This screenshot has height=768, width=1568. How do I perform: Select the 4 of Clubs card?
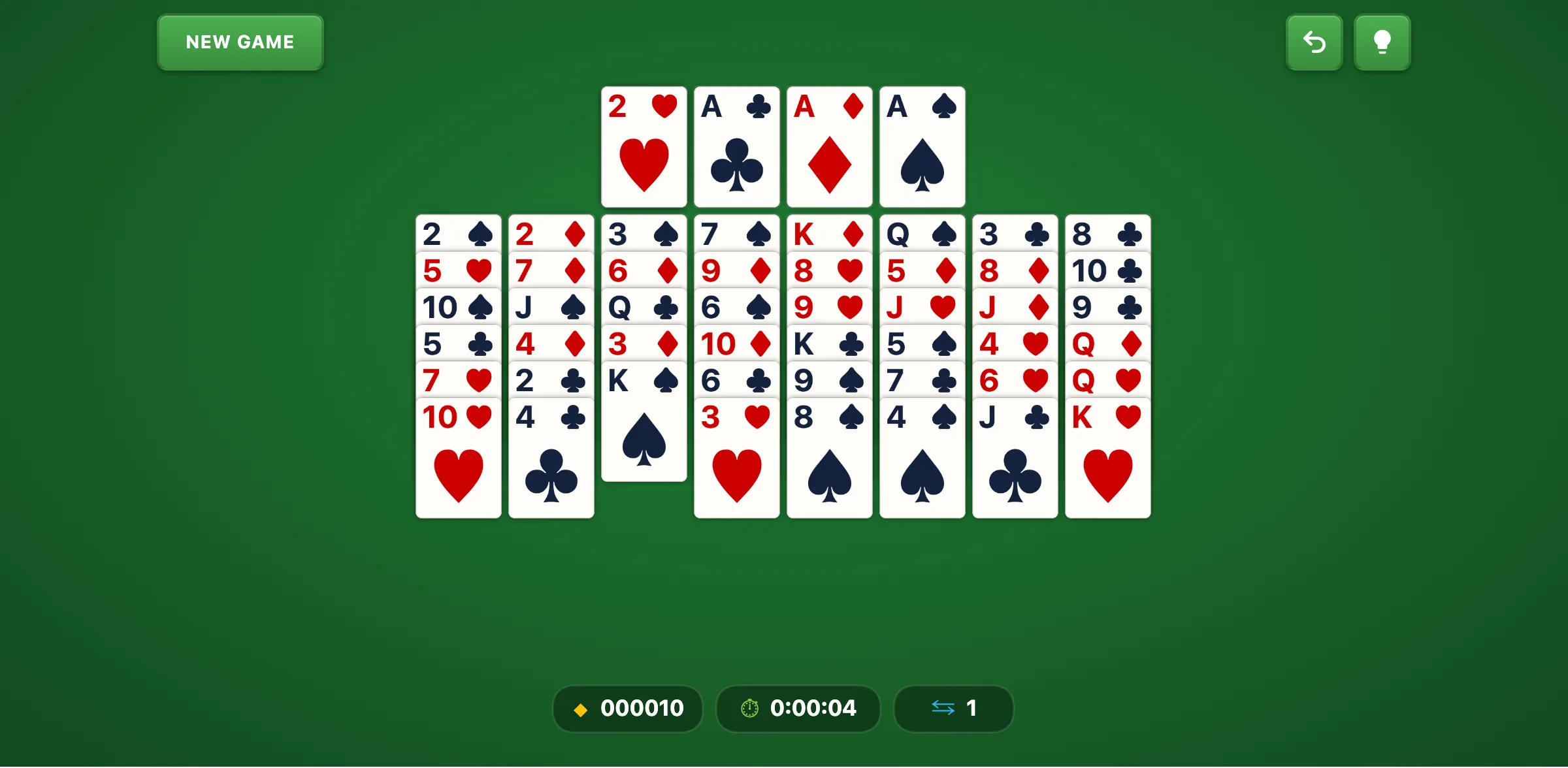pos(551,457)
